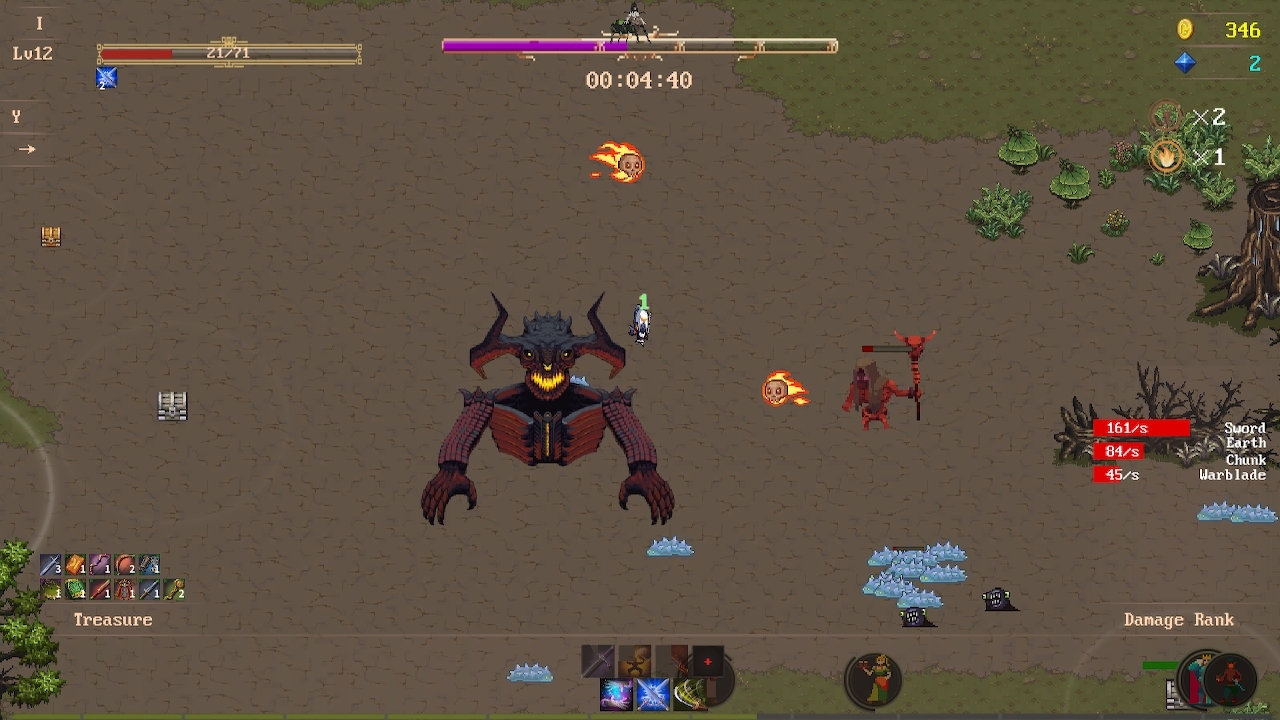Click the blue sword skill icon under health bar

pyautogui.click(x=106, y=77)
